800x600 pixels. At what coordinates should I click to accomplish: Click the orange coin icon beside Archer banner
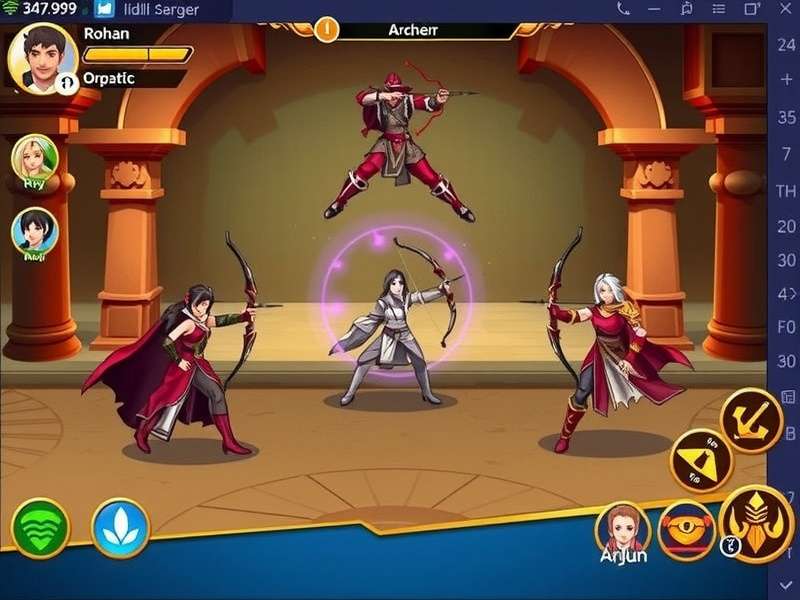tap(327, 29)
